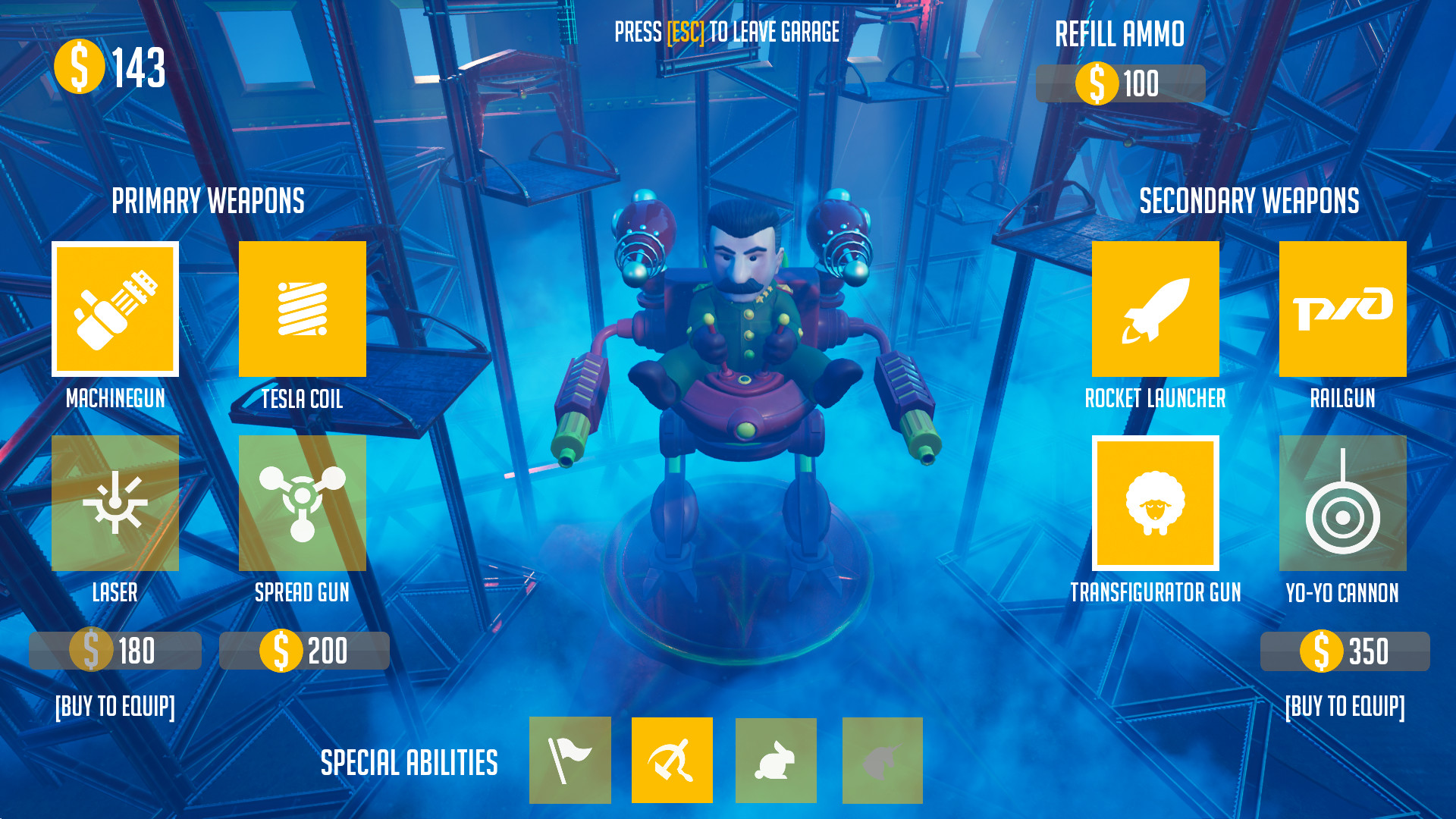This screenshot has height=819, width=1456.
Task: Select the Laser weapon icon
Action: point(115,503)
